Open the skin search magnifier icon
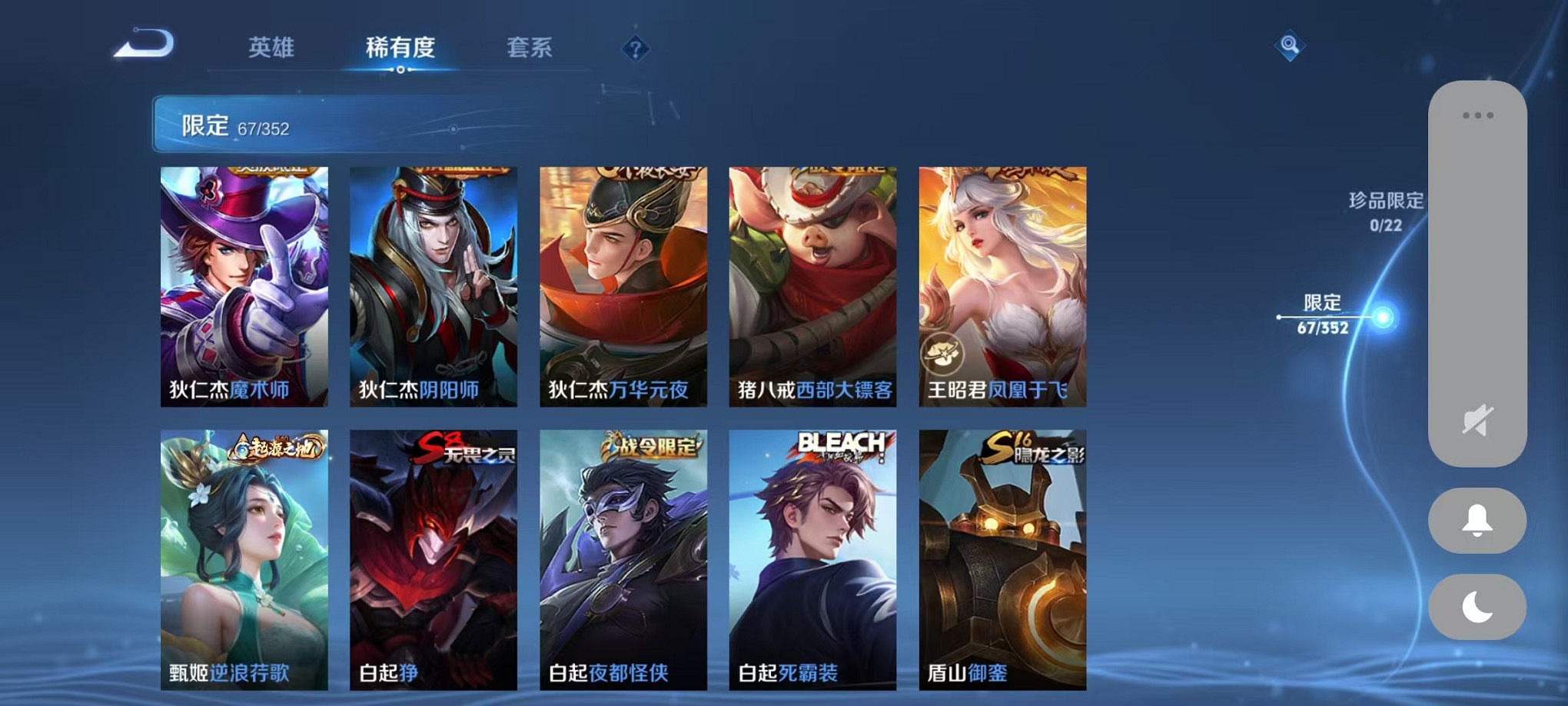The height and width of the screenshot is (706, 1568). click(1291, 48)
